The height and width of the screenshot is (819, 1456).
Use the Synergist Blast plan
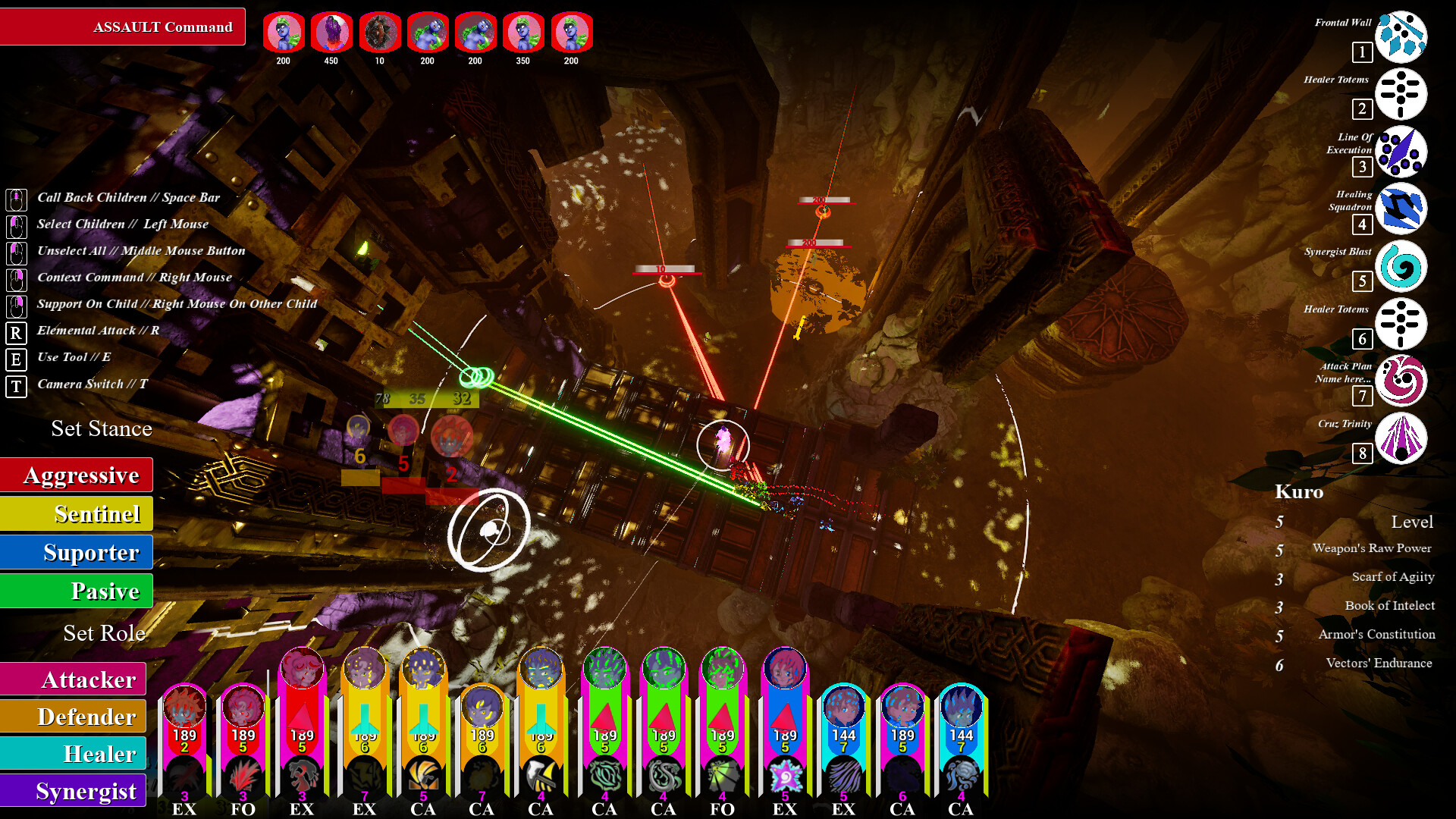1401,266
